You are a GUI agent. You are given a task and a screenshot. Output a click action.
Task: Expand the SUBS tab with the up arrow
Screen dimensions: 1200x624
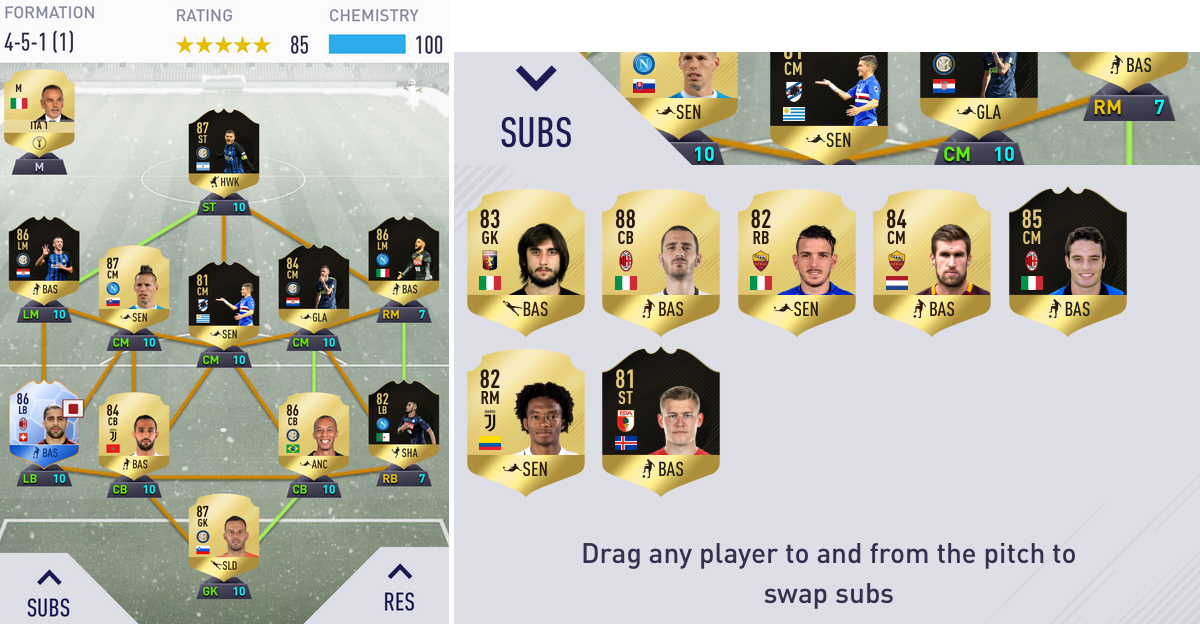coord(48,591)
